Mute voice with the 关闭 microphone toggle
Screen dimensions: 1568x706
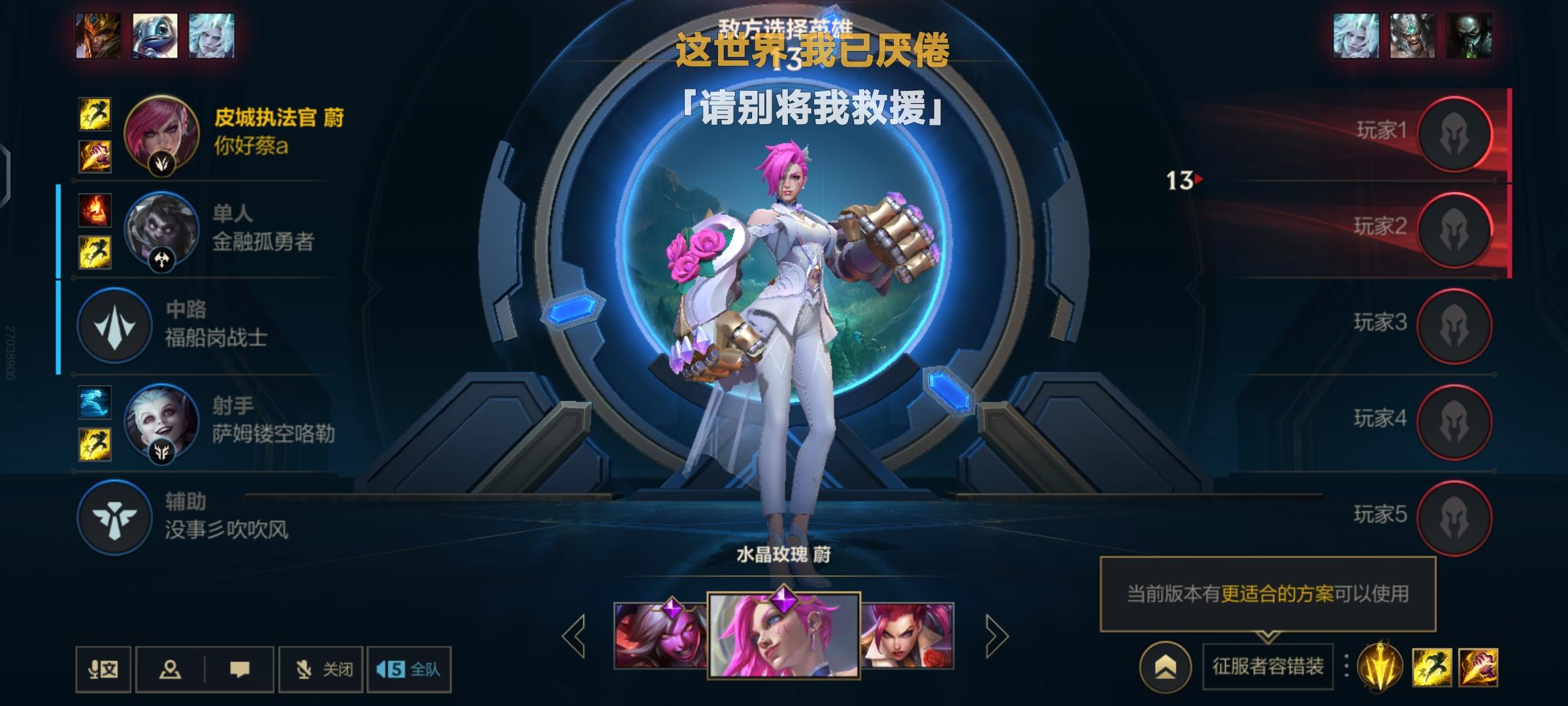click(x=320, y=669)
